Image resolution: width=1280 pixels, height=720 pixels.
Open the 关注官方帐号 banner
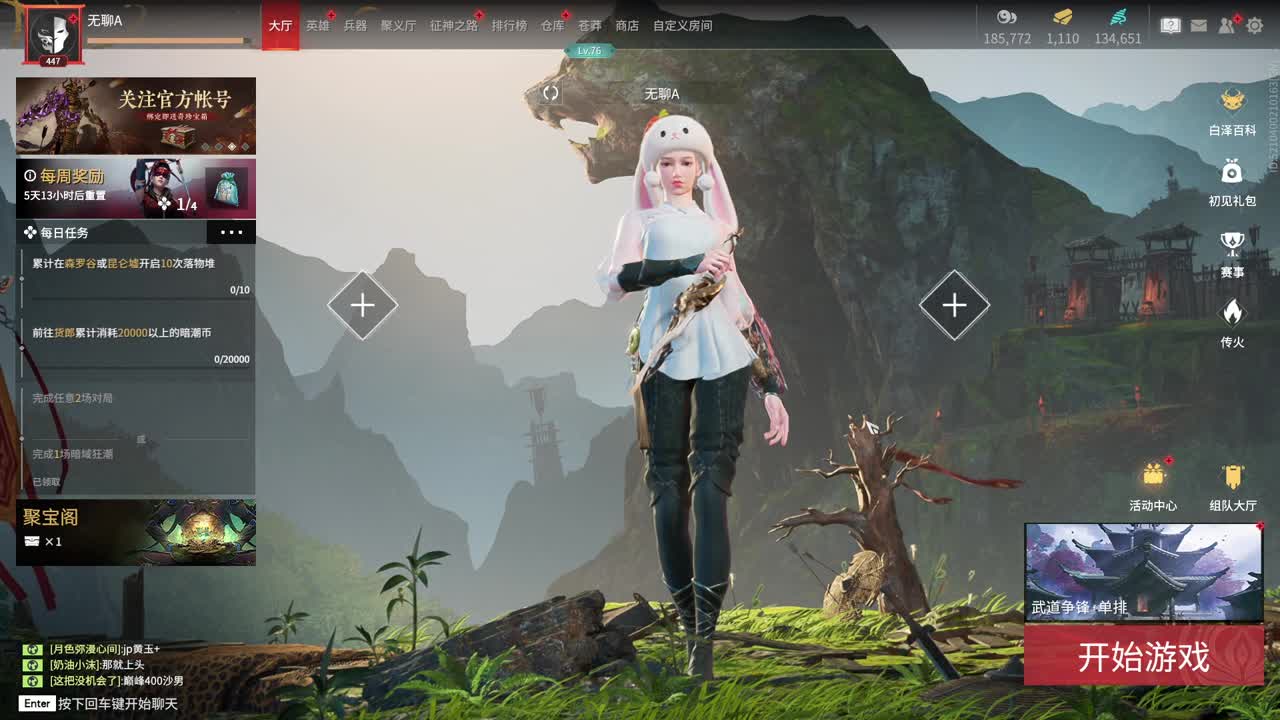136,115
